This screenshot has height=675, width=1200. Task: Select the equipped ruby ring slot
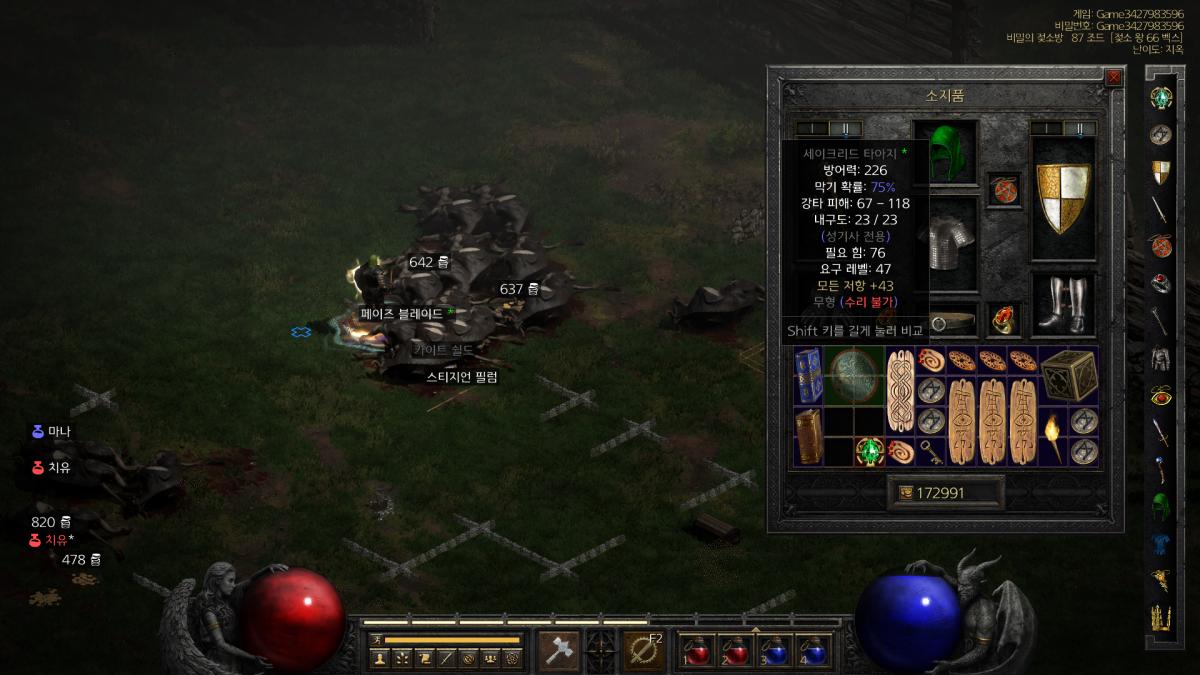click(1003, 320)
